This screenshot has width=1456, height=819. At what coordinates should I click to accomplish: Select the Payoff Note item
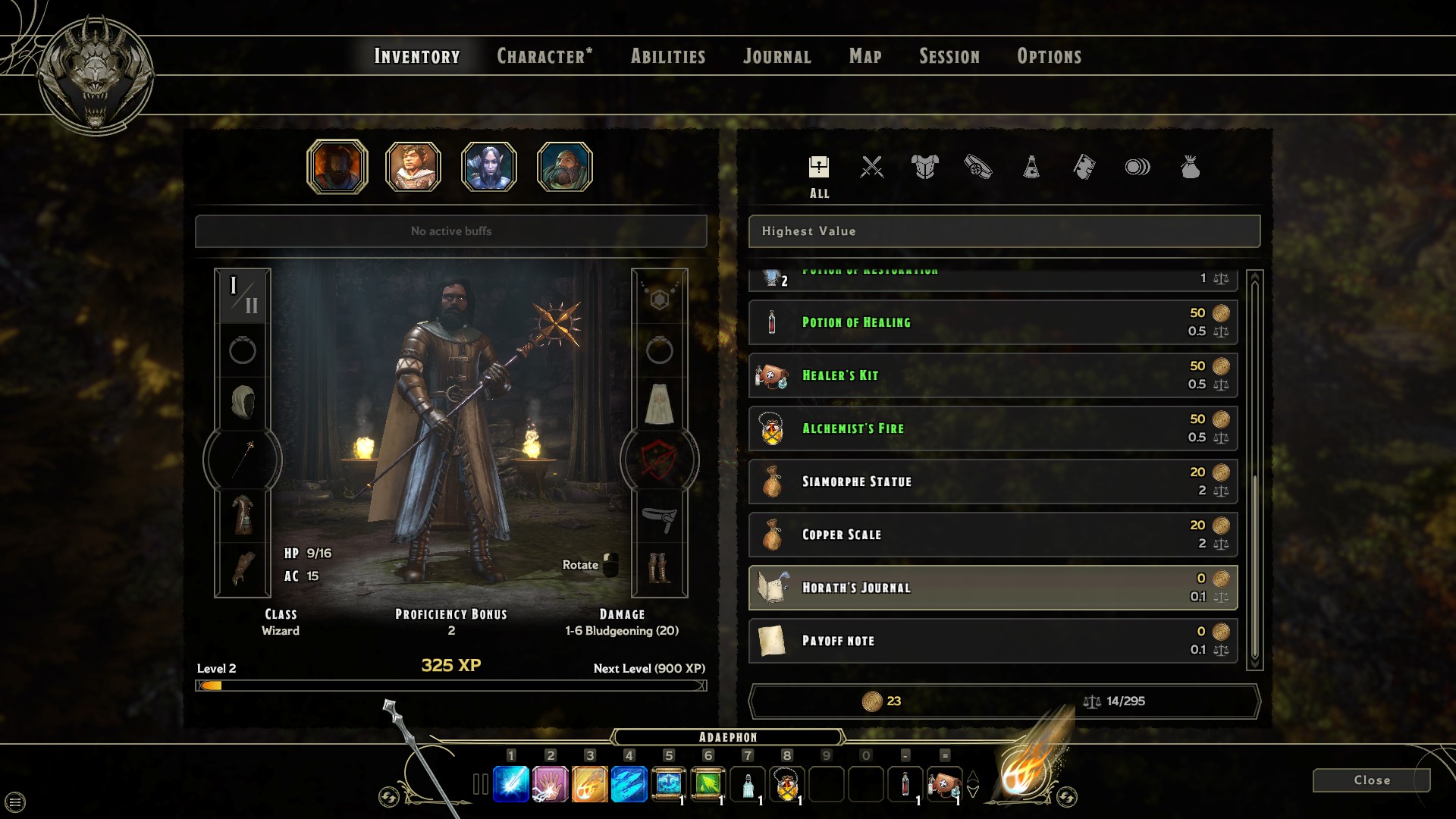(993, 641)
